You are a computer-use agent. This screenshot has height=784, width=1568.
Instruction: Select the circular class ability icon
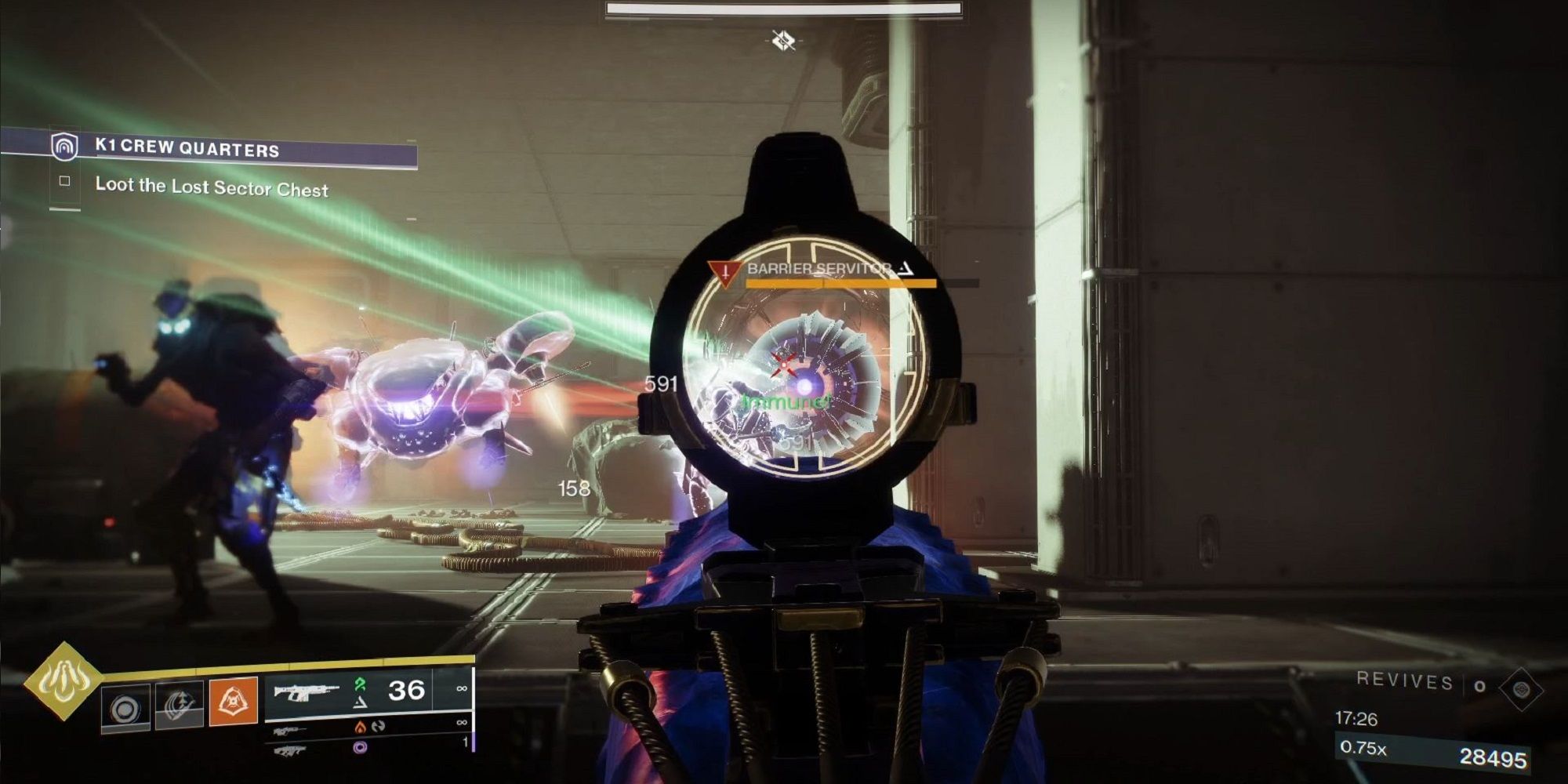coord(126,709)
